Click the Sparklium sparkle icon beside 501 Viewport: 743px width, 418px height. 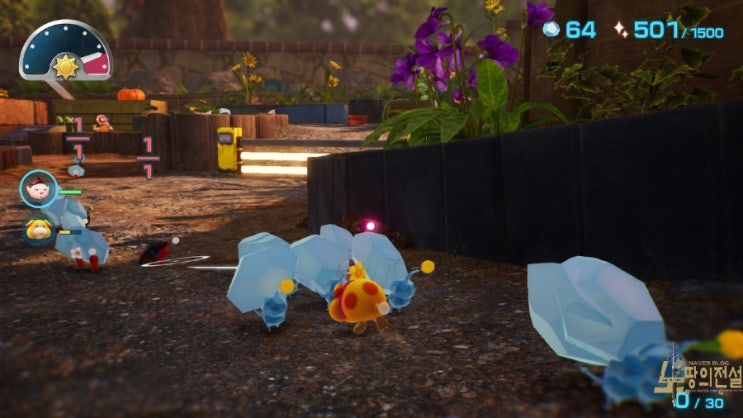tap(619, 30)
